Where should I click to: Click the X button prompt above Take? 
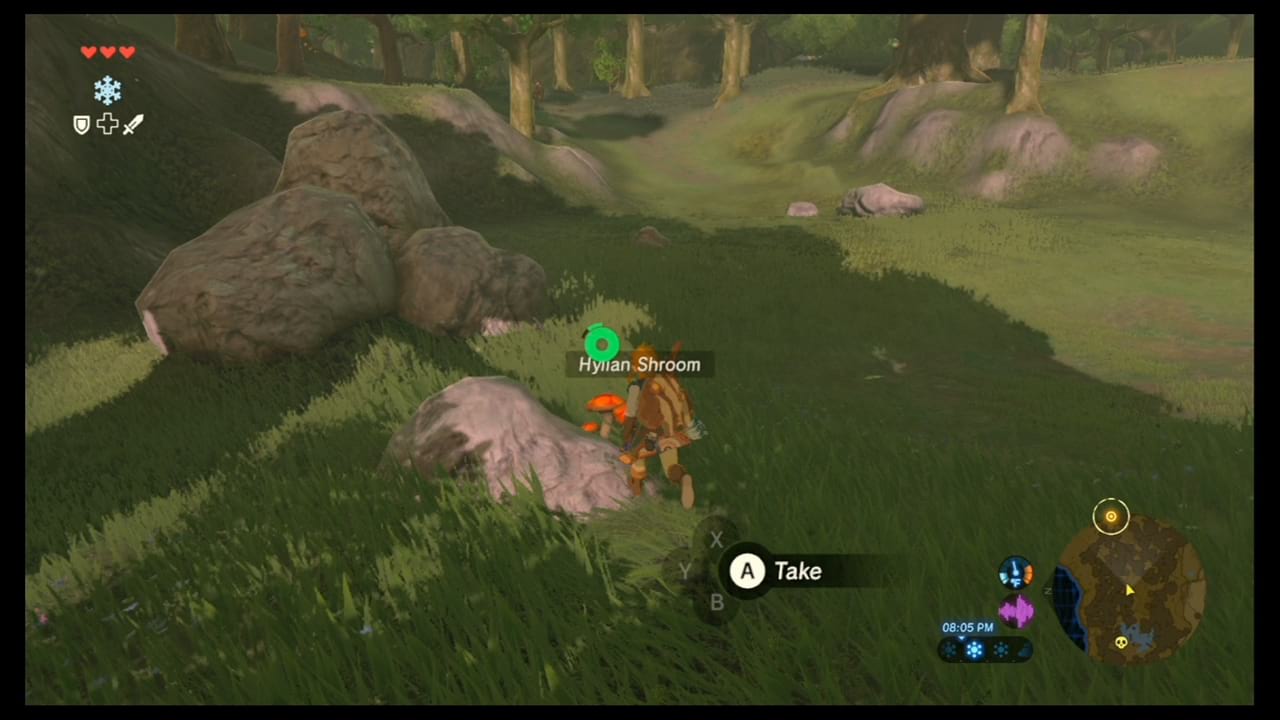716,540
